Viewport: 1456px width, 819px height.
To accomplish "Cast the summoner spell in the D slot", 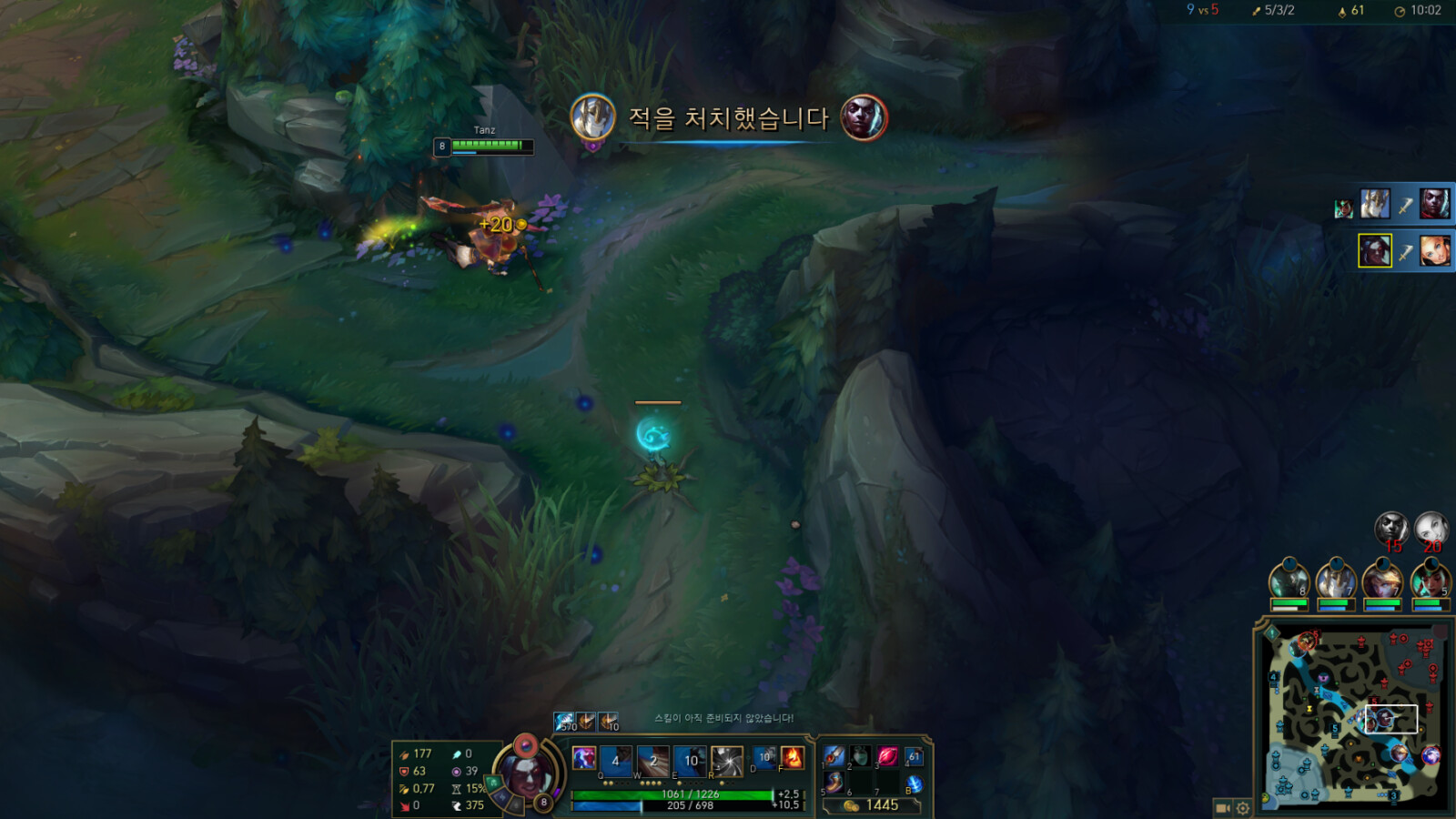I will point(765,760).
